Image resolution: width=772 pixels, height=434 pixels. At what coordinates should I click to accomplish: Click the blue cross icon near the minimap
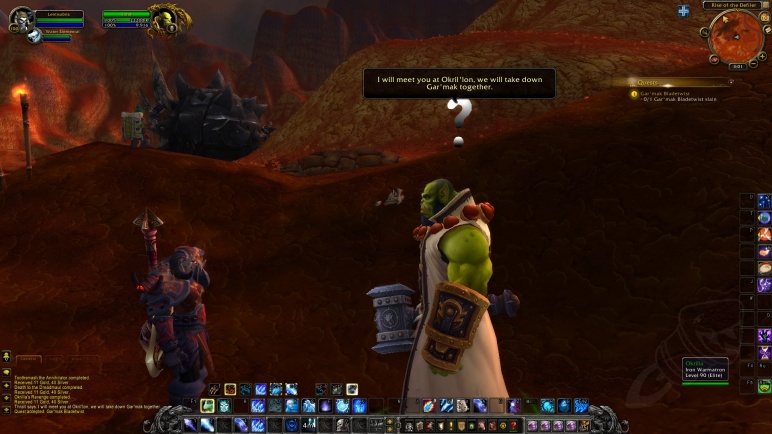pos(684,11)
